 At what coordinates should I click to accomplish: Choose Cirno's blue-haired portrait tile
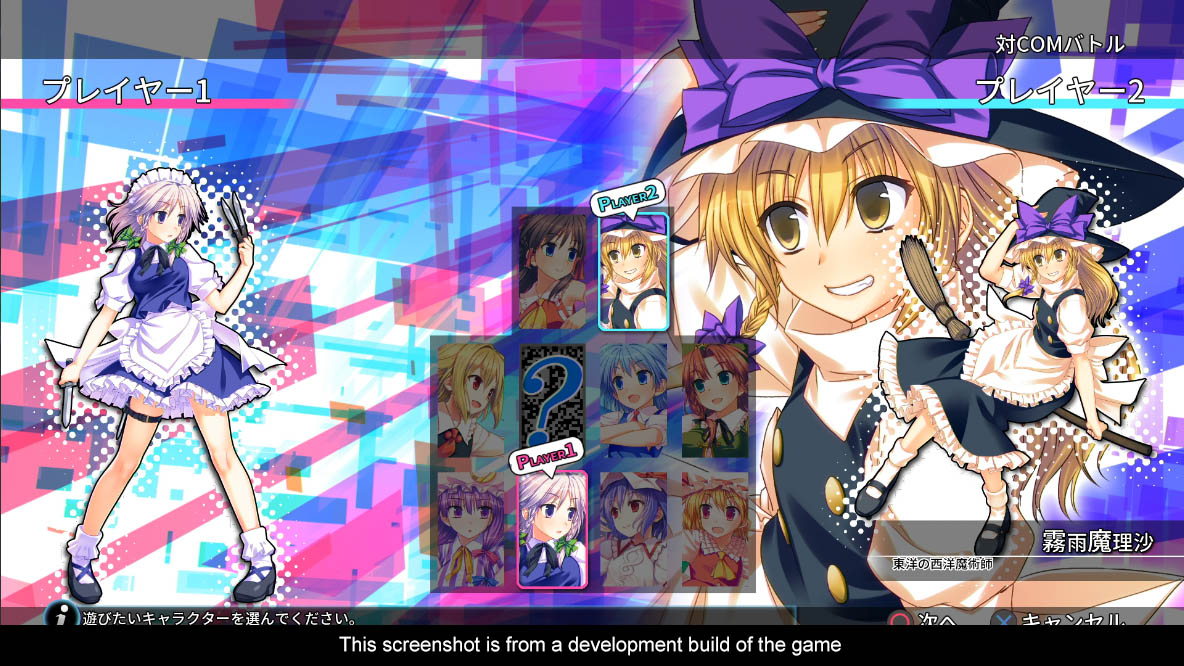click(x=634, y=400)
